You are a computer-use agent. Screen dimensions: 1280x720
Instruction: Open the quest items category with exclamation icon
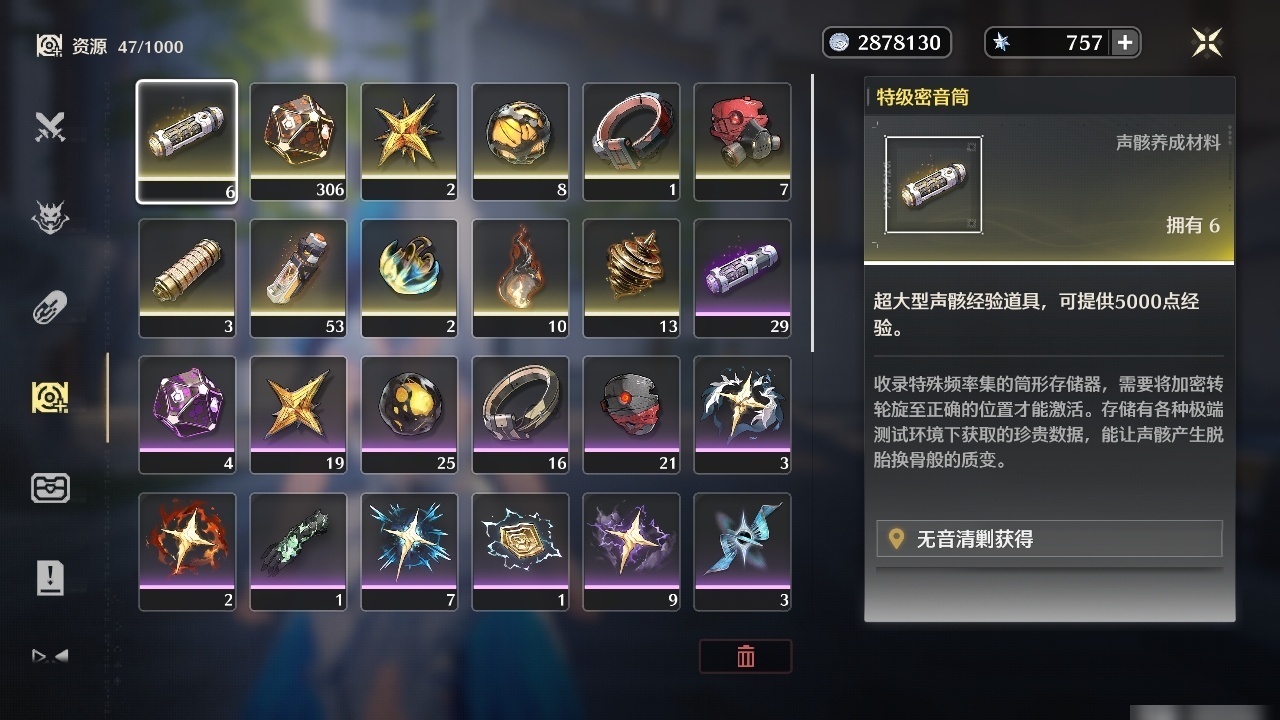(x=50, y=577)
